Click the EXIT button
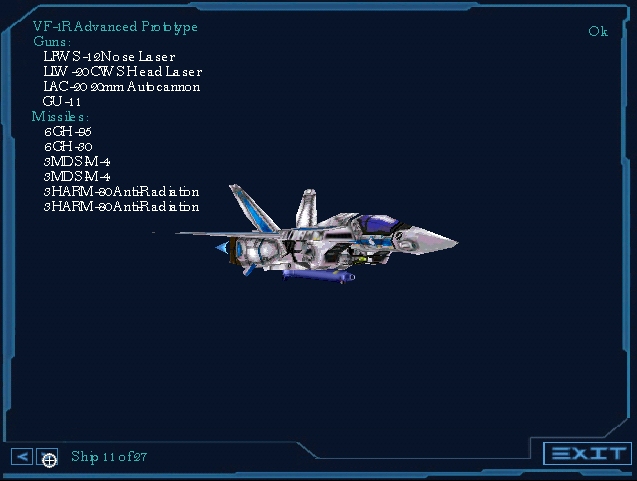 point(588,454)
